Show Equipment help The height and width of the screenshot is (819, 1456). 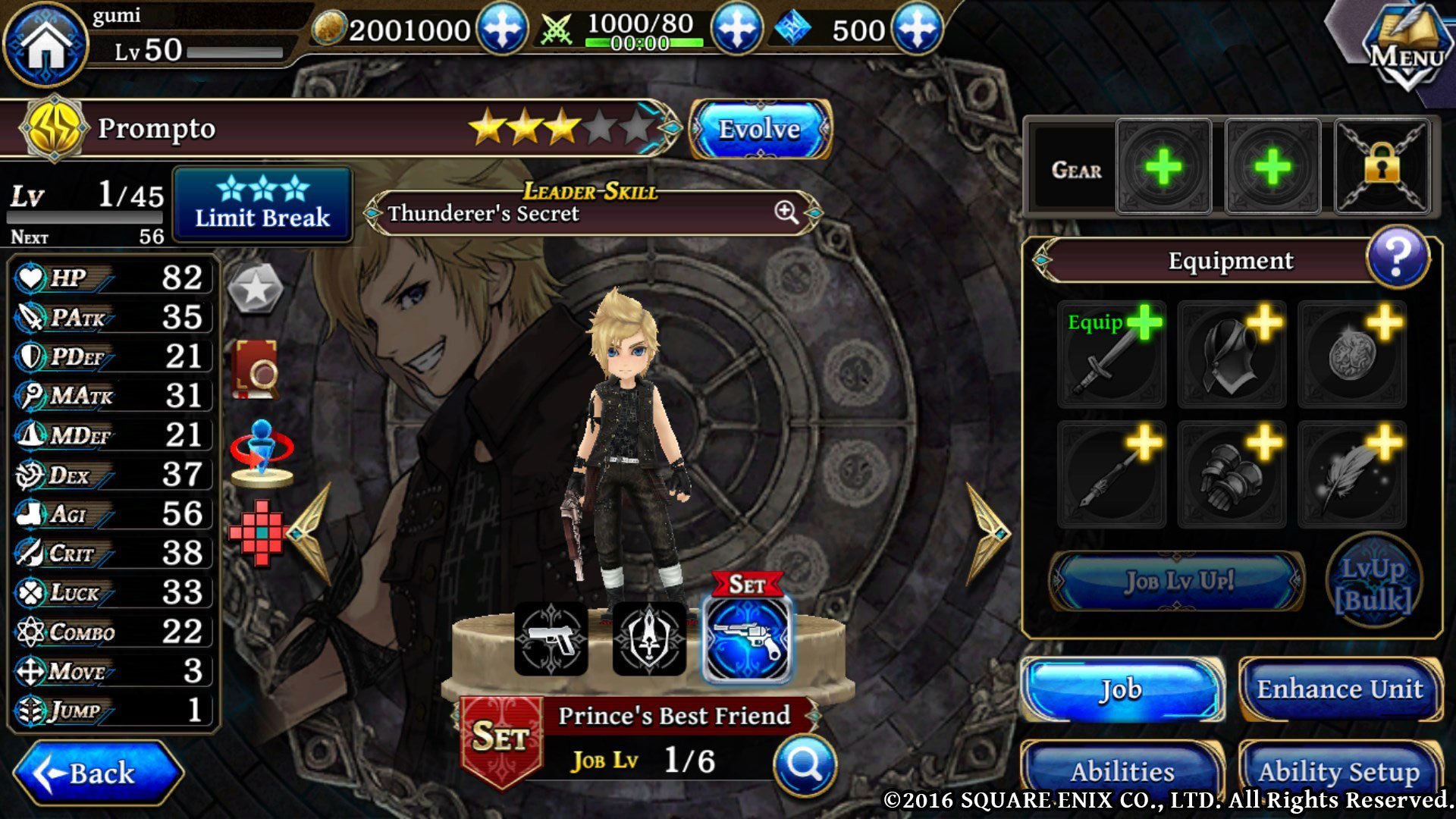click(x=1397, y=258)
